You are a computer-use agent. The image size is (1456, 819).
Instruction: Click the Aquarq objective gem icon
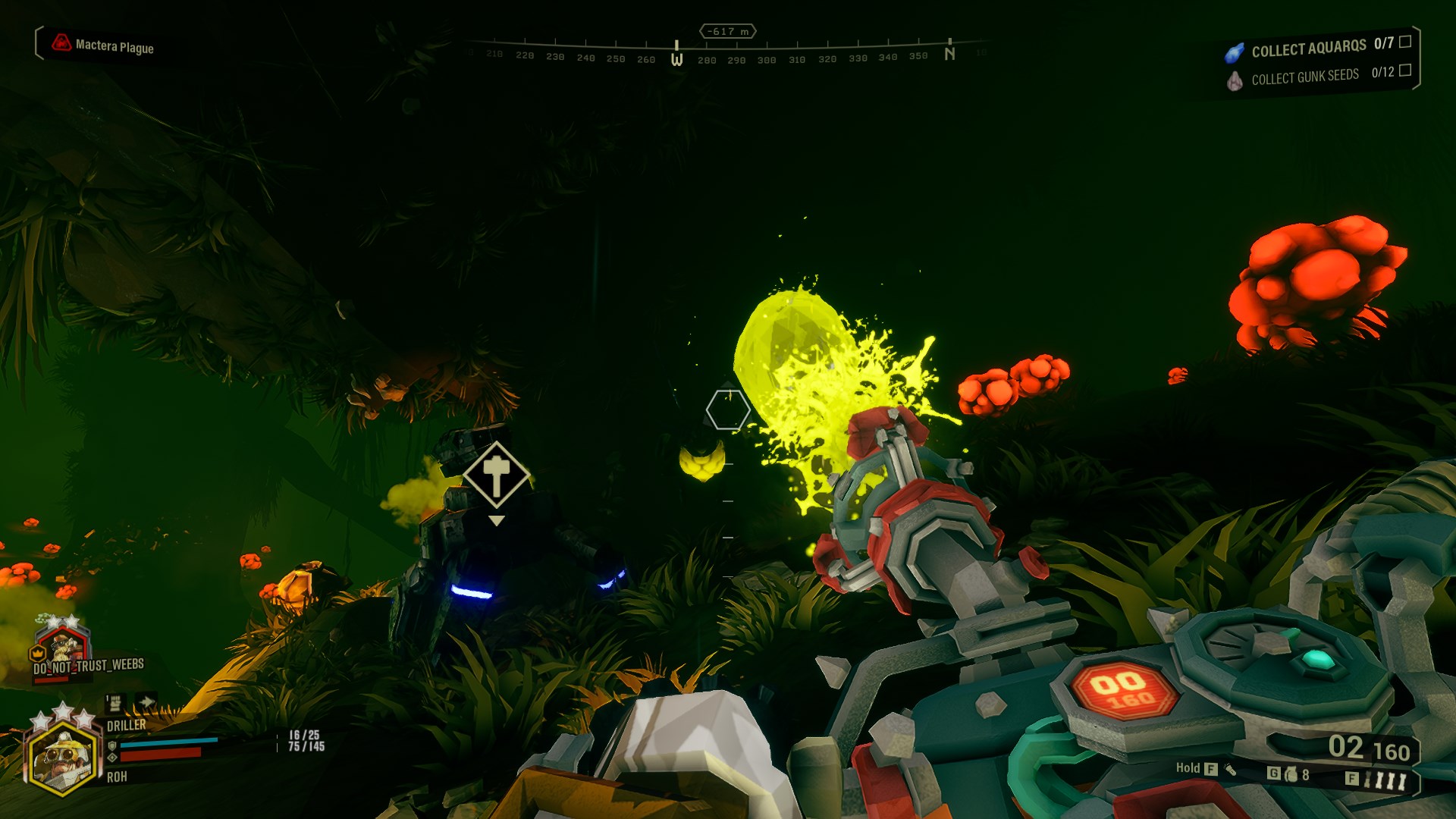1235,52
